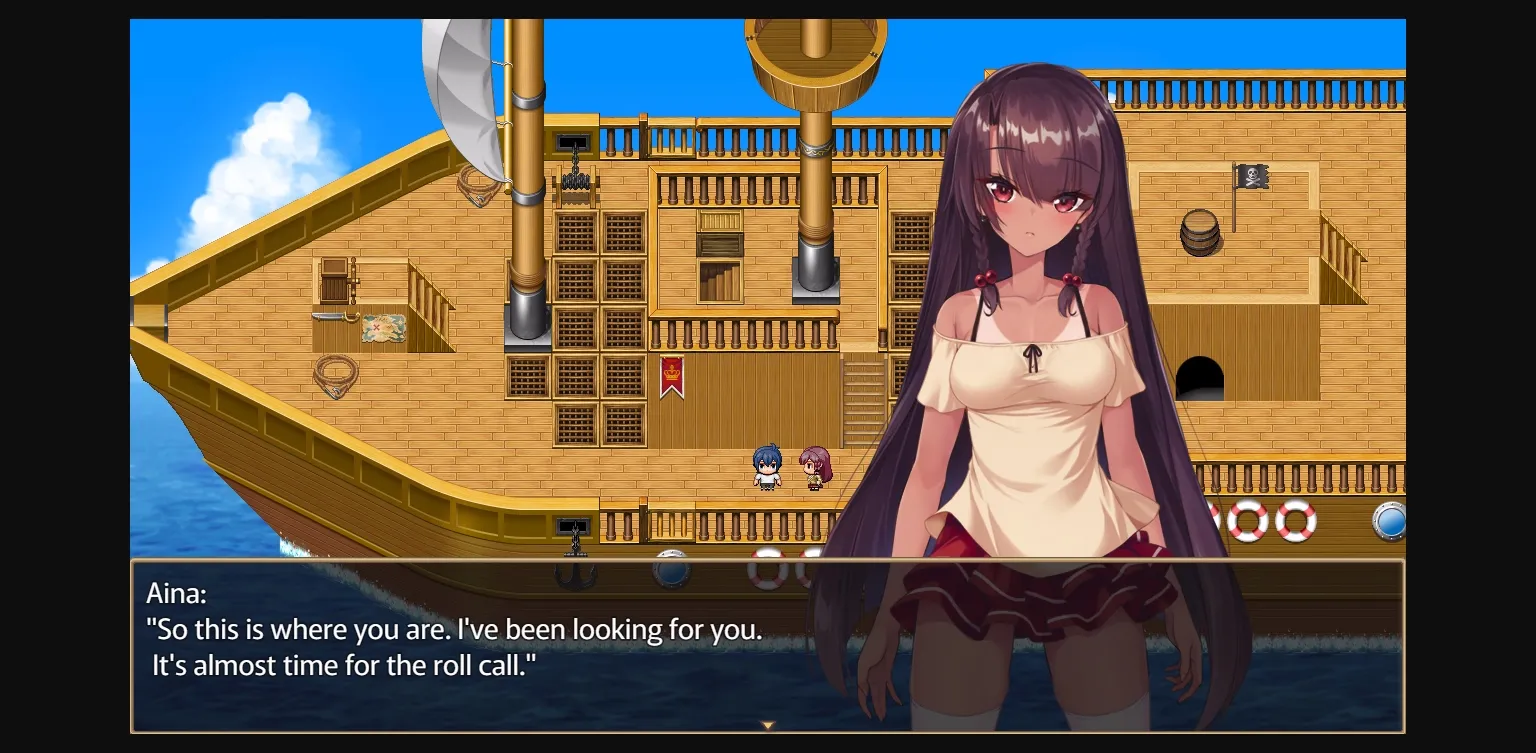Advance dialogue via the flashing continue arrow
The height and width of the screenshot is (753, 1536).
coord(766,725)
